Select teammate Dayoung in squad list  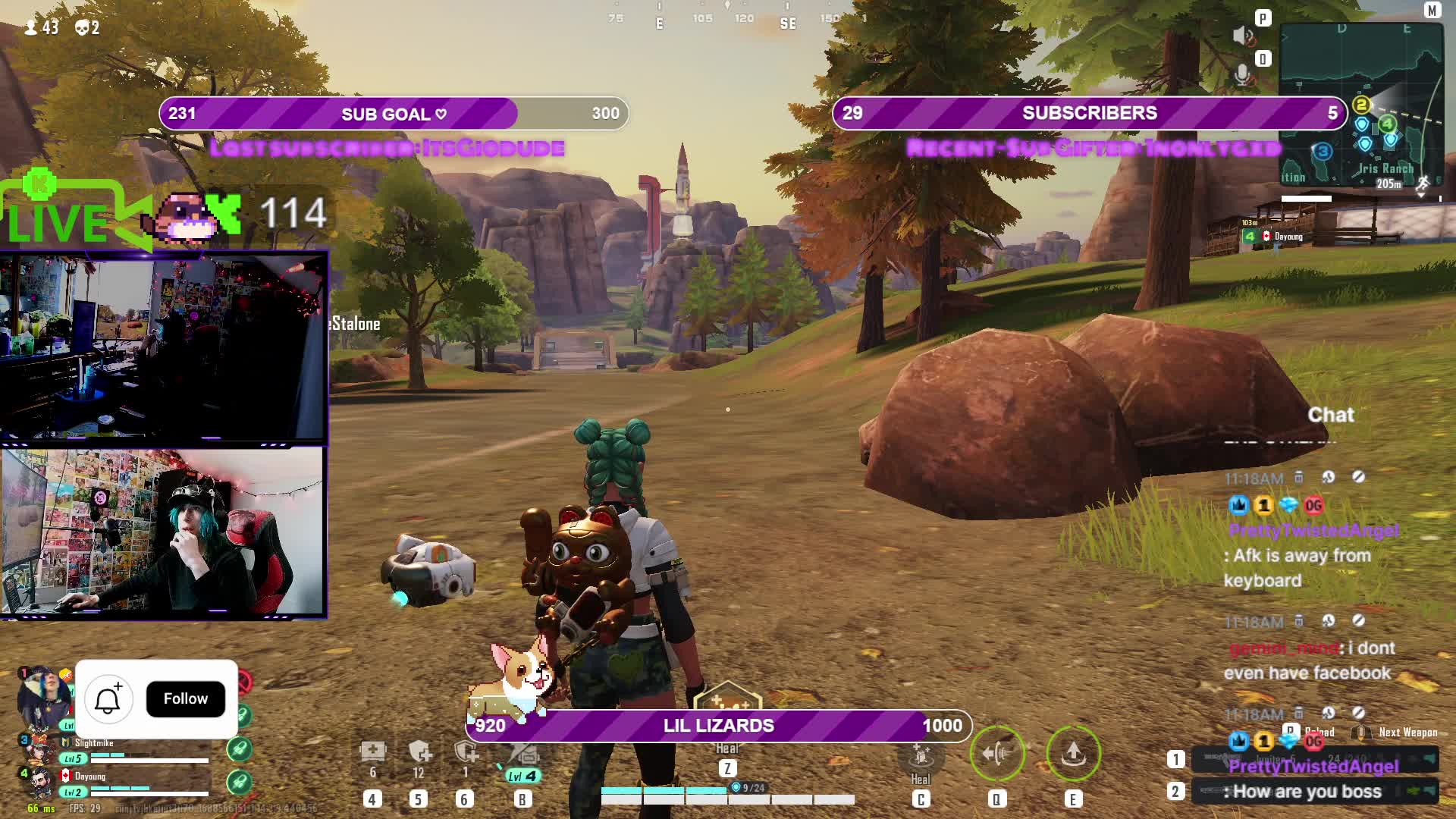90,777
